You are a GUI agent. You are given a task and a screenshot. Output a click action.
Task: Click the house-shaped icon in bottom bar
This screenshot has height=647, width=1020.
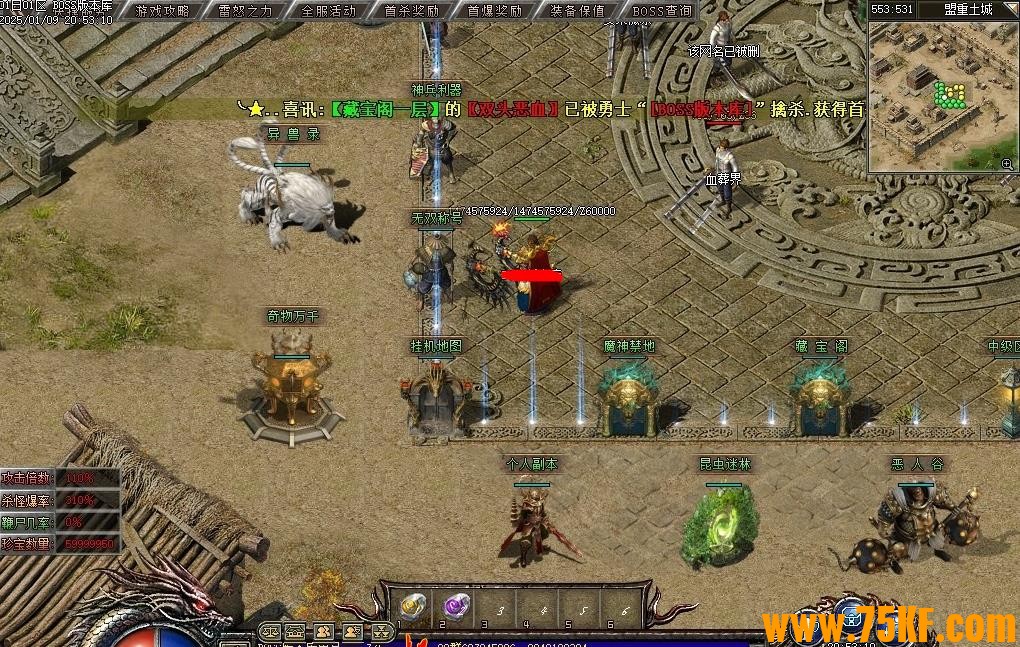click(295, 632)
